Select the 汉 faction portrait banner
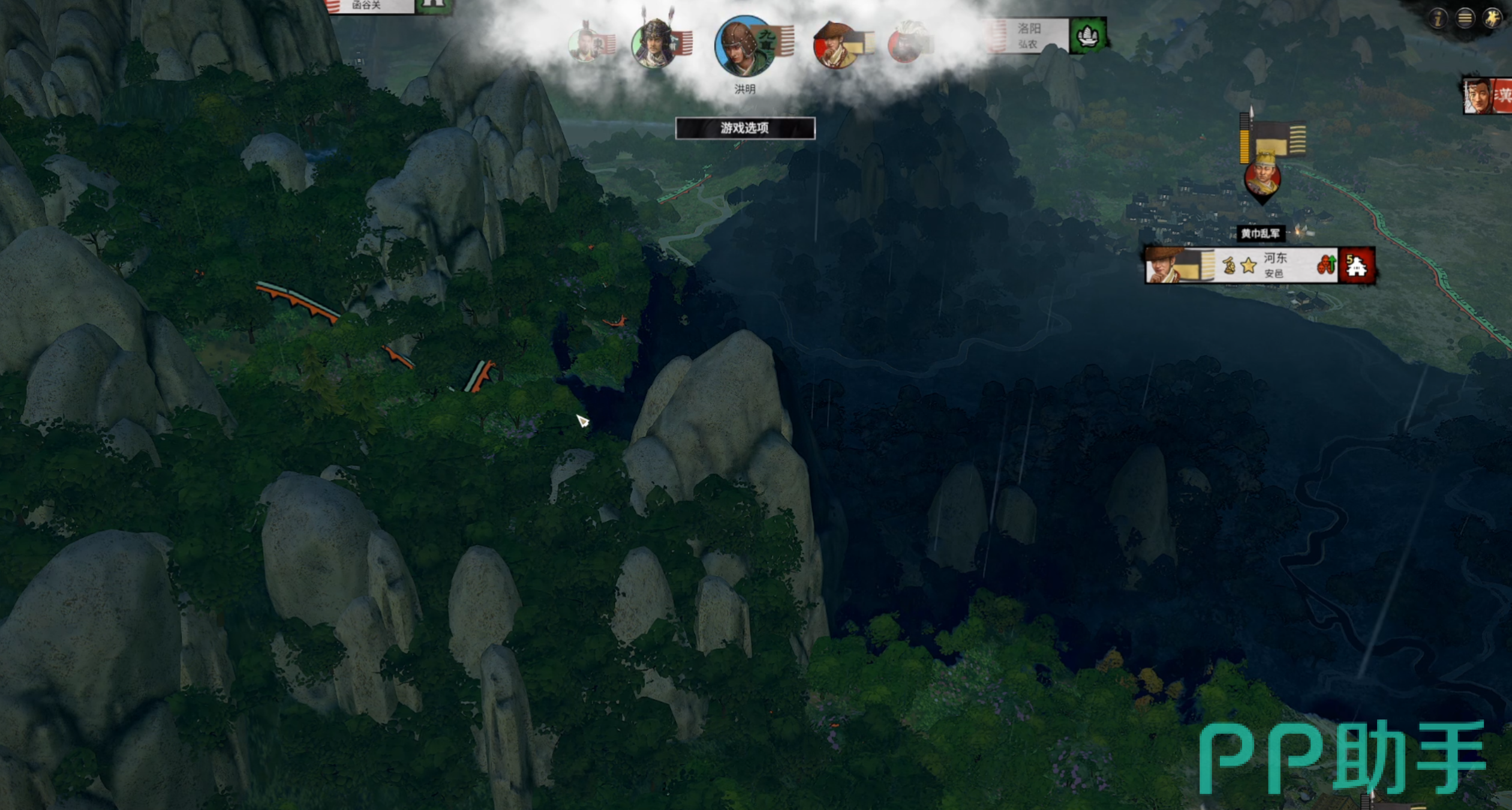Screen dimensions: 1512x810 point(1487,96)
